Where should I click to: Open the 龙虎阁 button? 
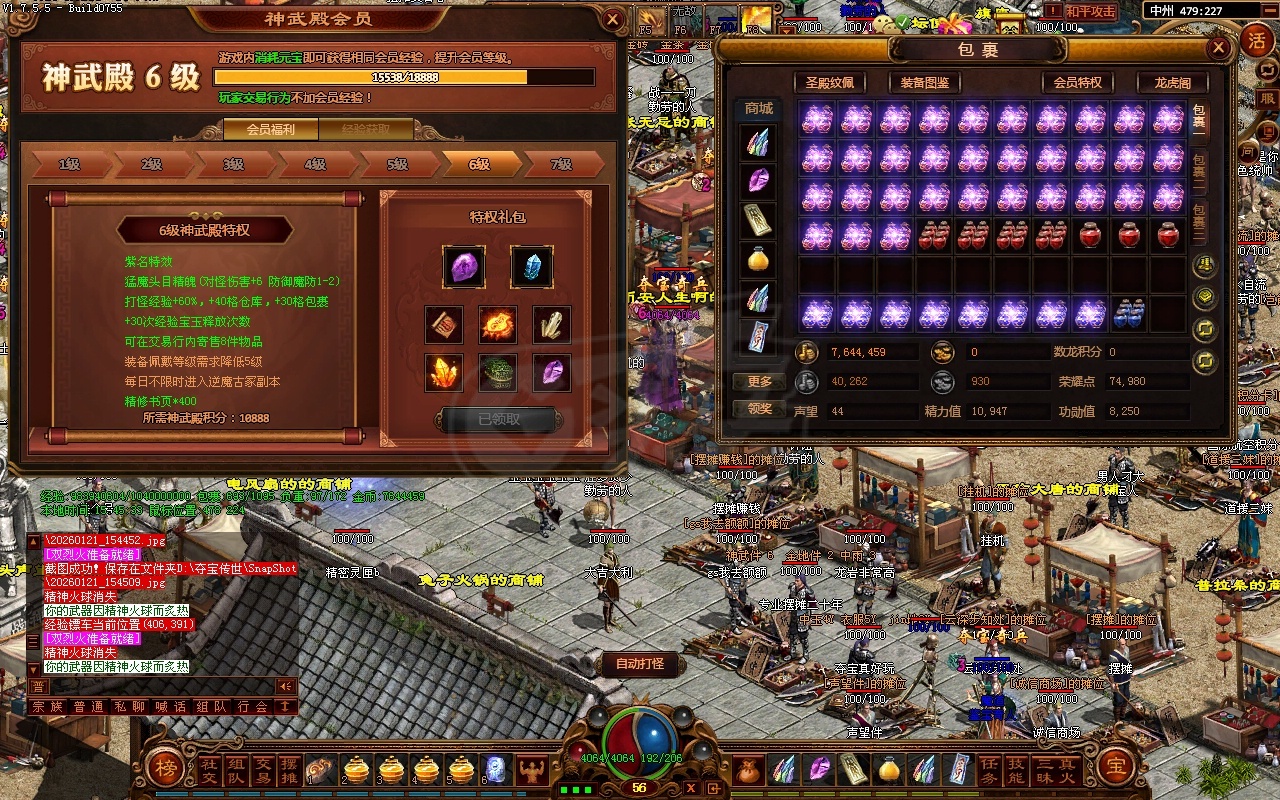point(1172,83)
